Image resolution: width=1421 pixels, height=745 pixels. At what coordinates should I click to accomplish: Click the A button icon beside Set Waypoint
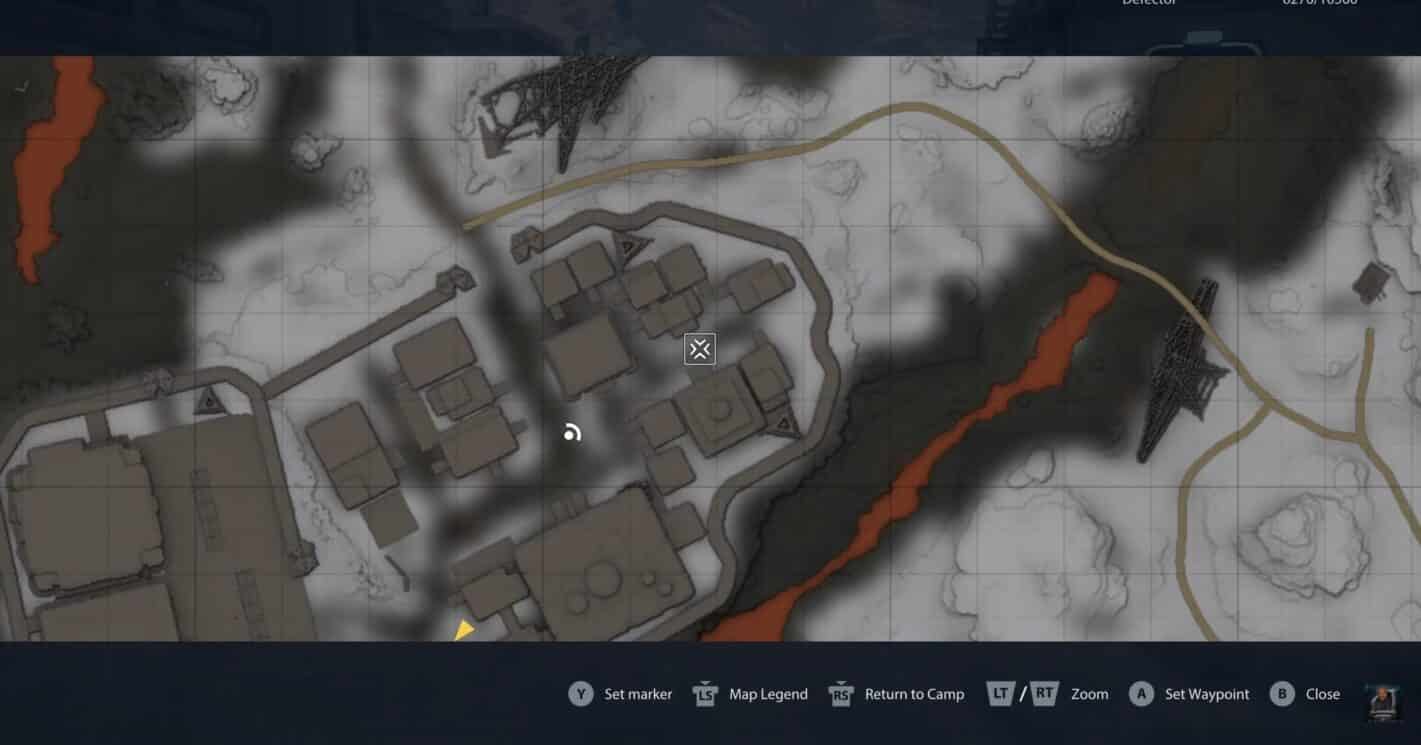click(1142, 693)
